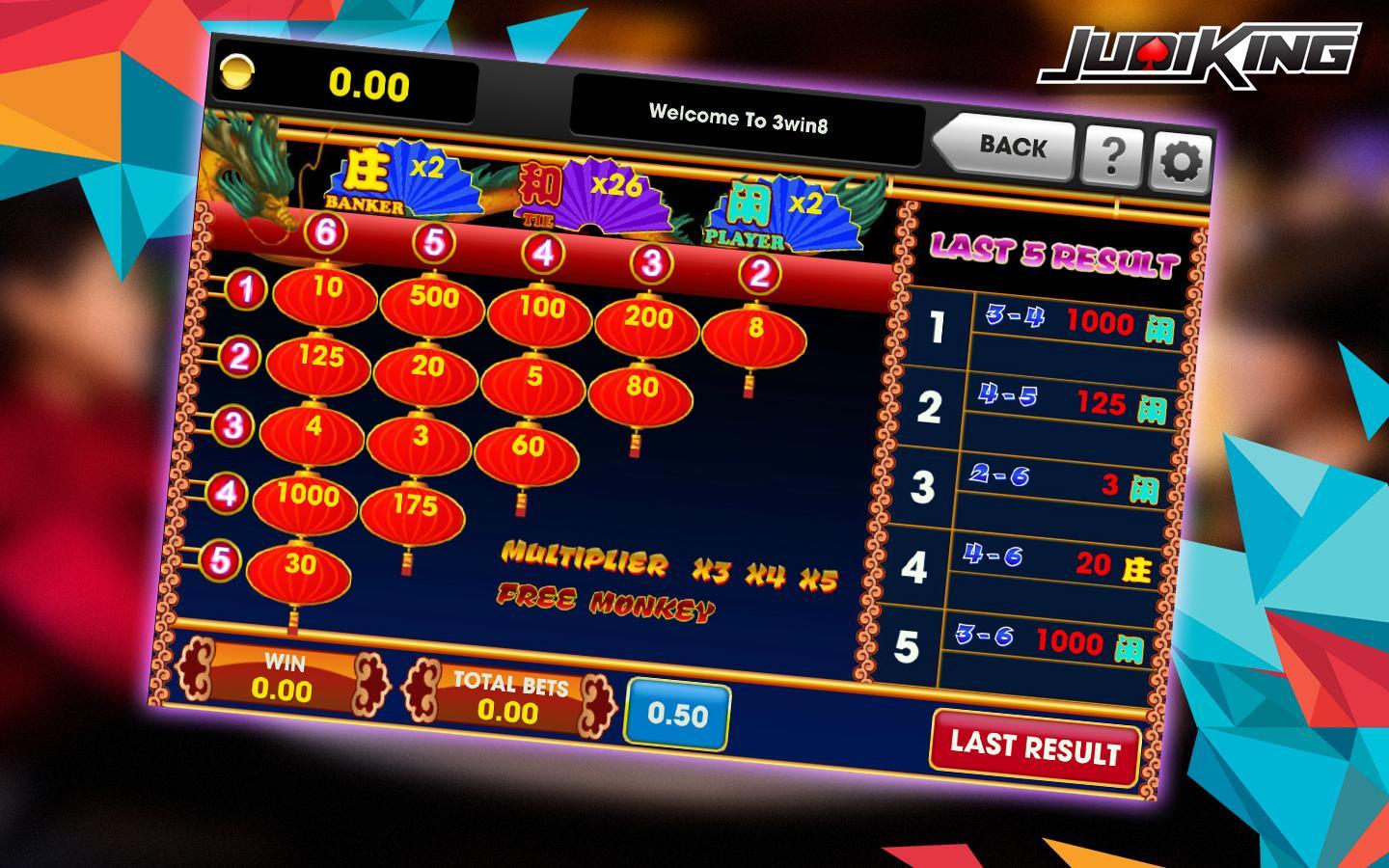This screenshot has width=1389, height=868.
Task: Click the gold coin balance icon
Action: [237, 71]
